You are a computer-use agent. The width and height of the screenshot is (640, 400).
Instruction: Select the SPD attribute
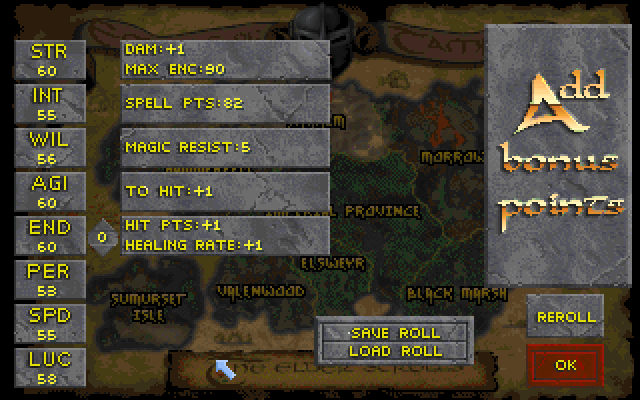pos(49,324)
